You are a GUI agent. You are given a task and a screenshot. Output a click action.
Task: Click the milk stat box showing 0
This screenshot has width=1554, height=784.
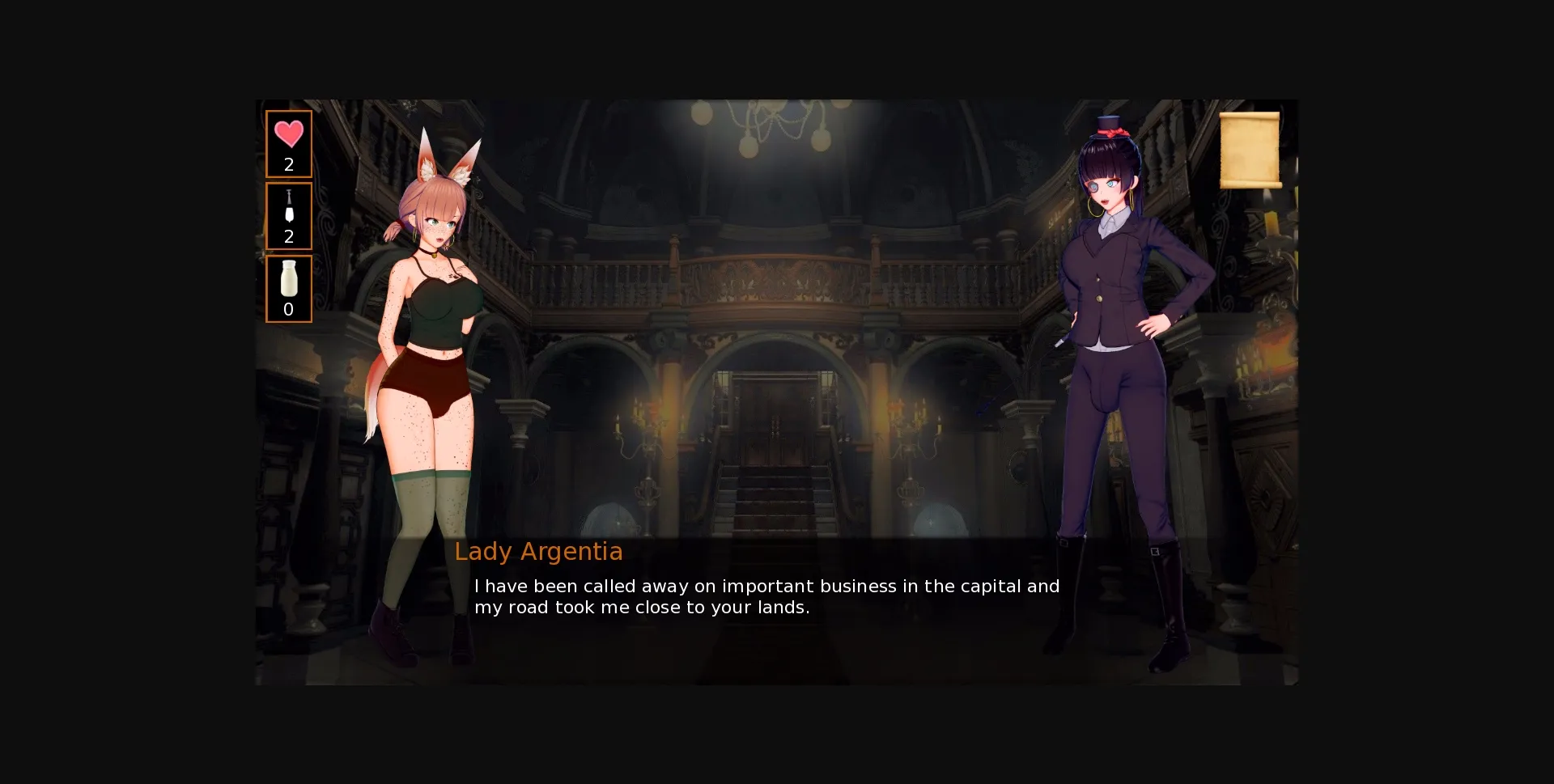pyautogui.click(x=288, y=289)
